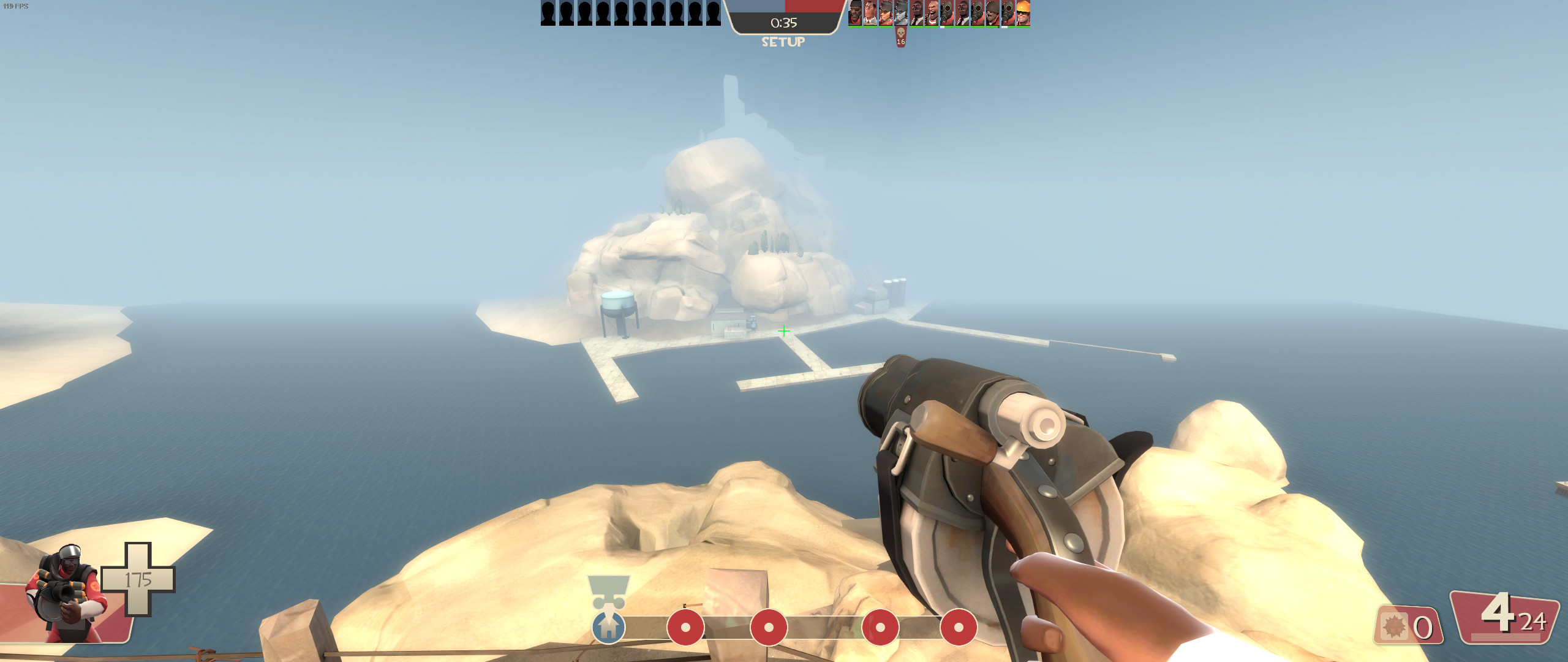Open the SETUP phase label
Image resolution: width=1568 pixels, height=662 pixels.
coord(783,43)
